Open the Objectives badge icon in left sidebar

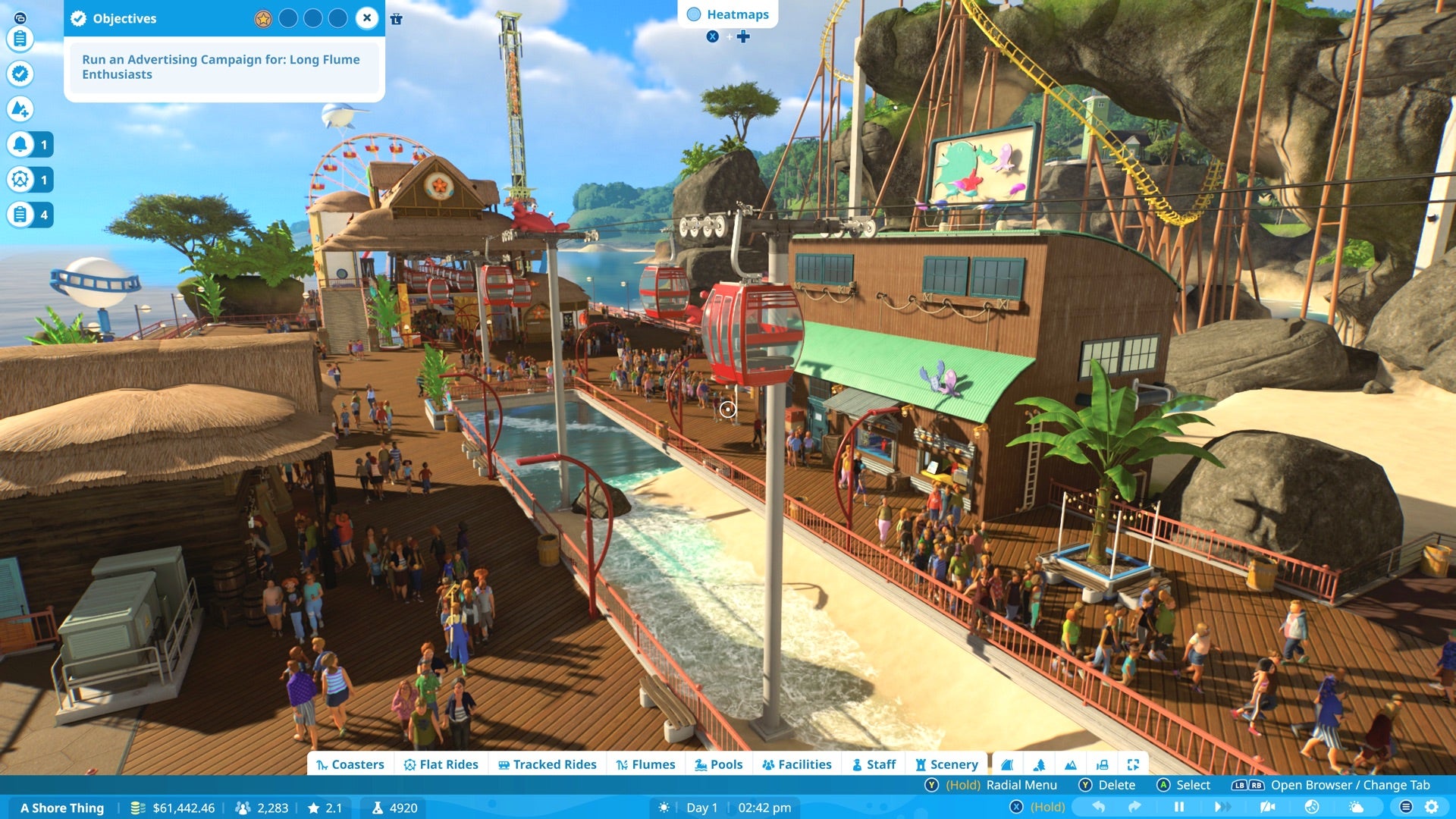[x=20, y=74]
